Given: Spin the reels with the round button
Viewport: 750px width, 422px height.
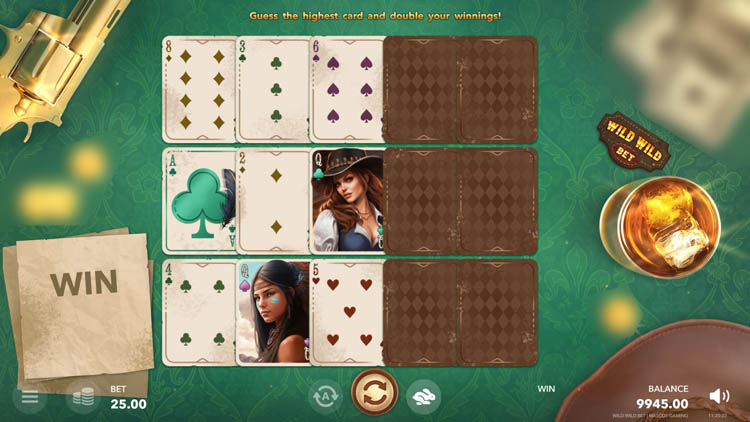Looking at the screenshot, I should click(375, 394).
